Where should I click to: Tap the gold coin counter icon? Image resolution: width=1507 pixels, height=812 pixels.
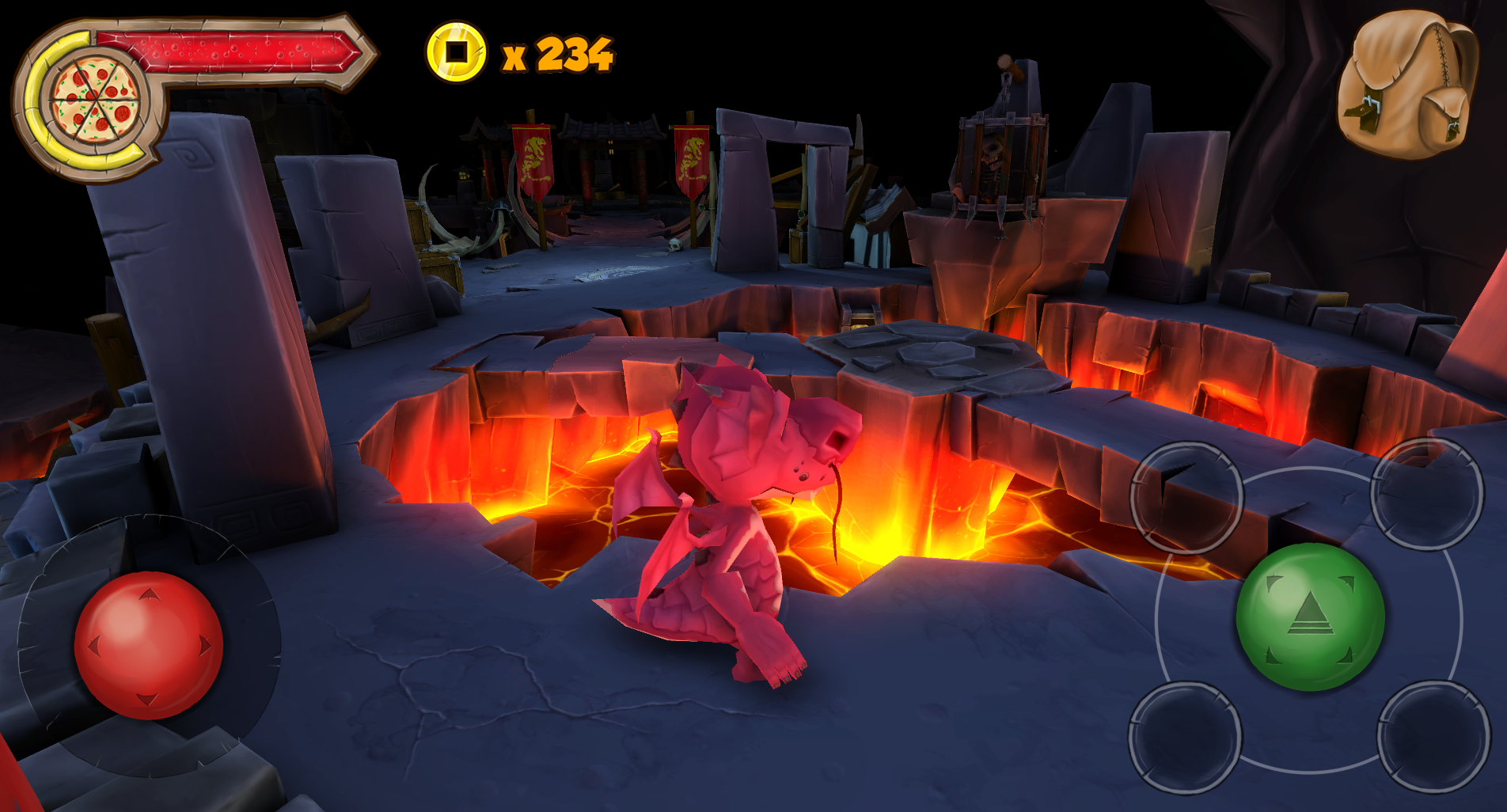455,53
